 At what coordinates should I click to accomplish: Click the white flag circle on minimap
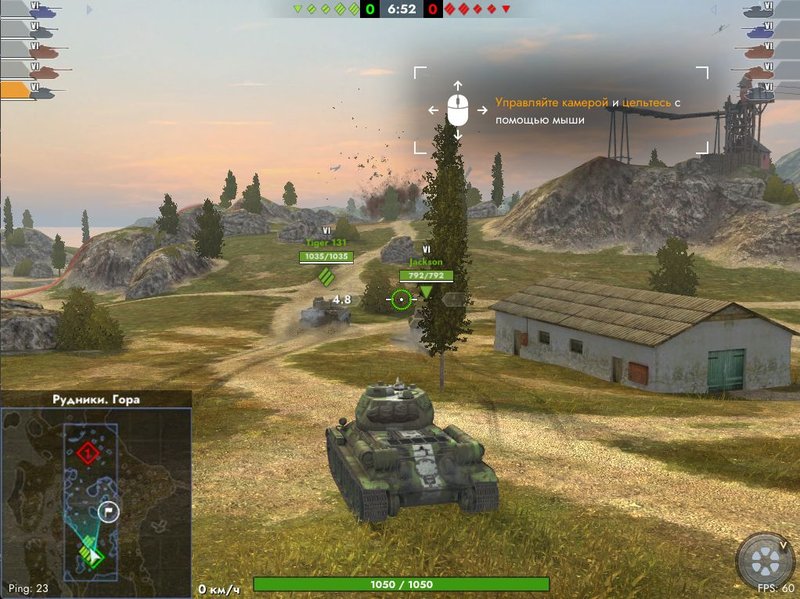(x=109, y=512)
